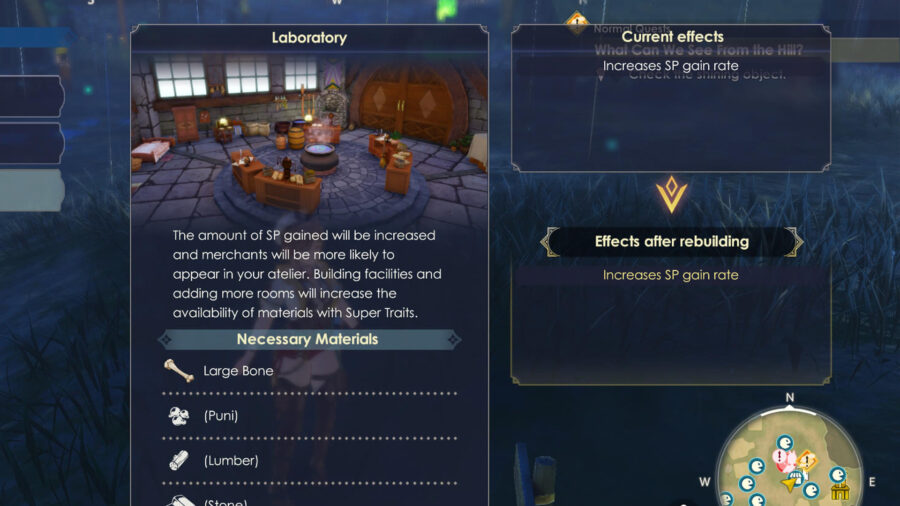This screenshot has width=900, height=506.
Task: Click the Current effects panel
Action: point(671,100)
